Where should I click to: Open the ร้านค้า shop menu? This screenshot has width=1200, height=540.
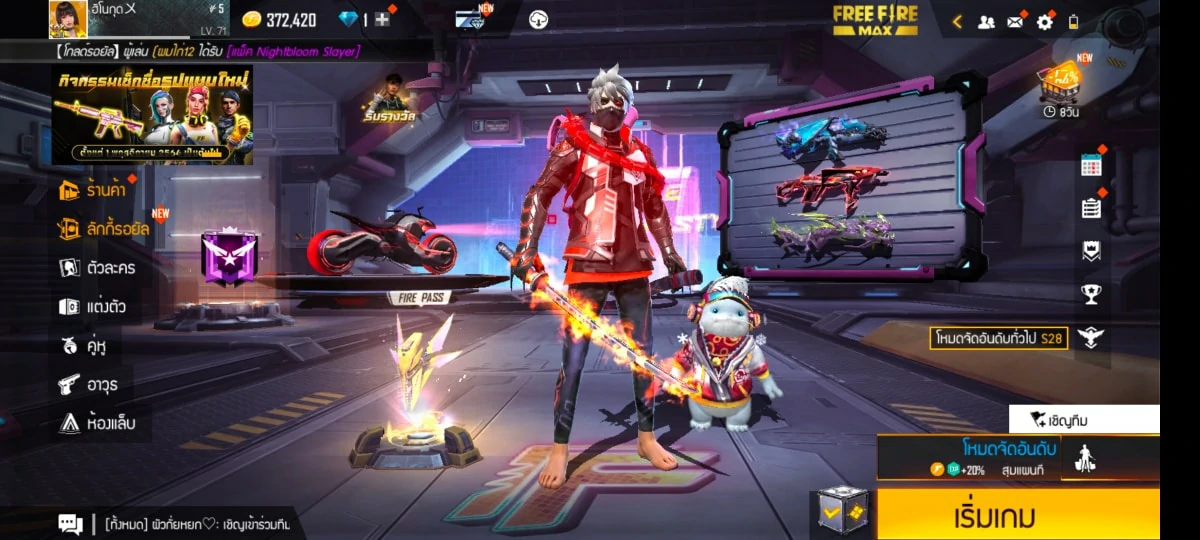click(97, 189)
